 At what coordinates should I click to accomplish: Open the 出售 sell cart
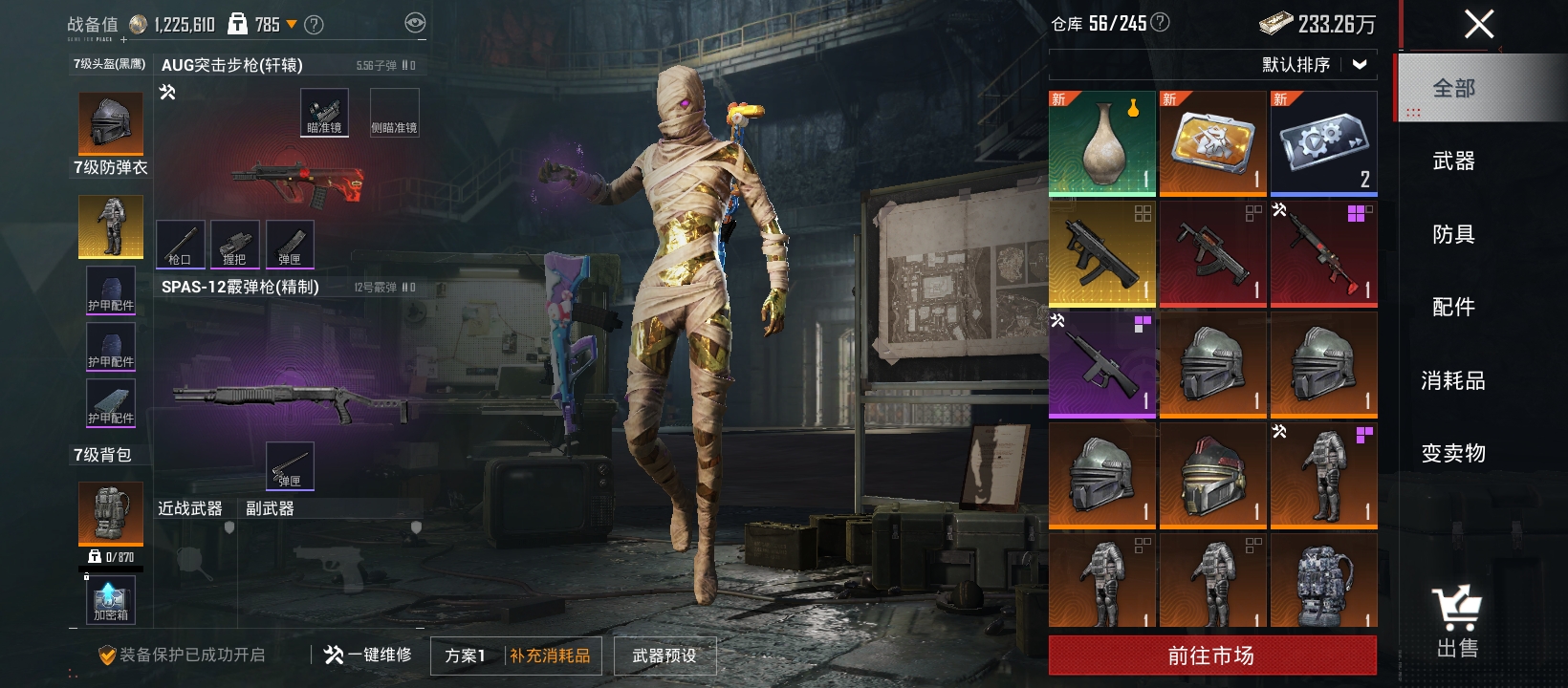1456,622
